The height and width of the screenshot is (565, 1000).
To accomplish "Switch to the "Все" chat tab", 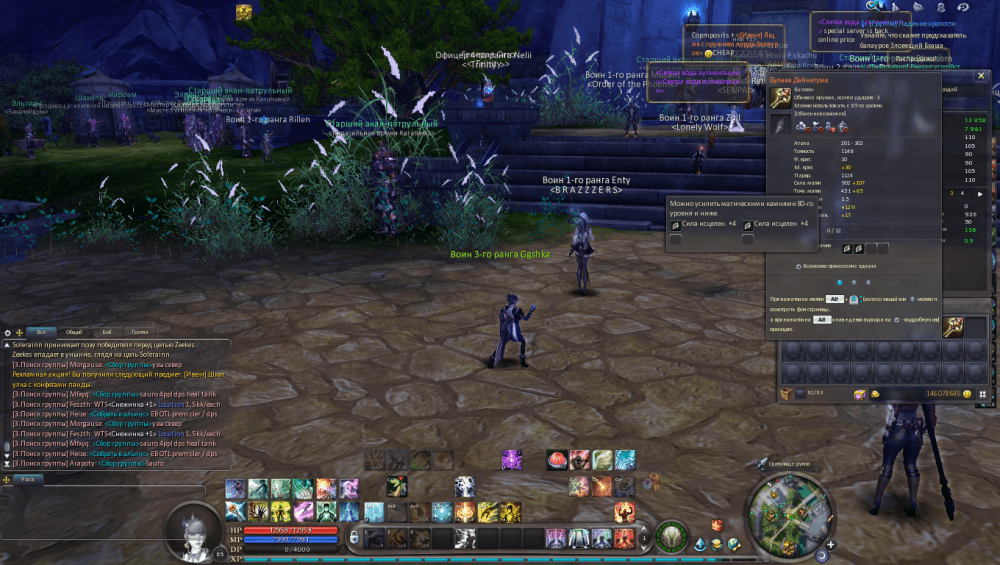I will pyautogui.click(x=41, y=331).
